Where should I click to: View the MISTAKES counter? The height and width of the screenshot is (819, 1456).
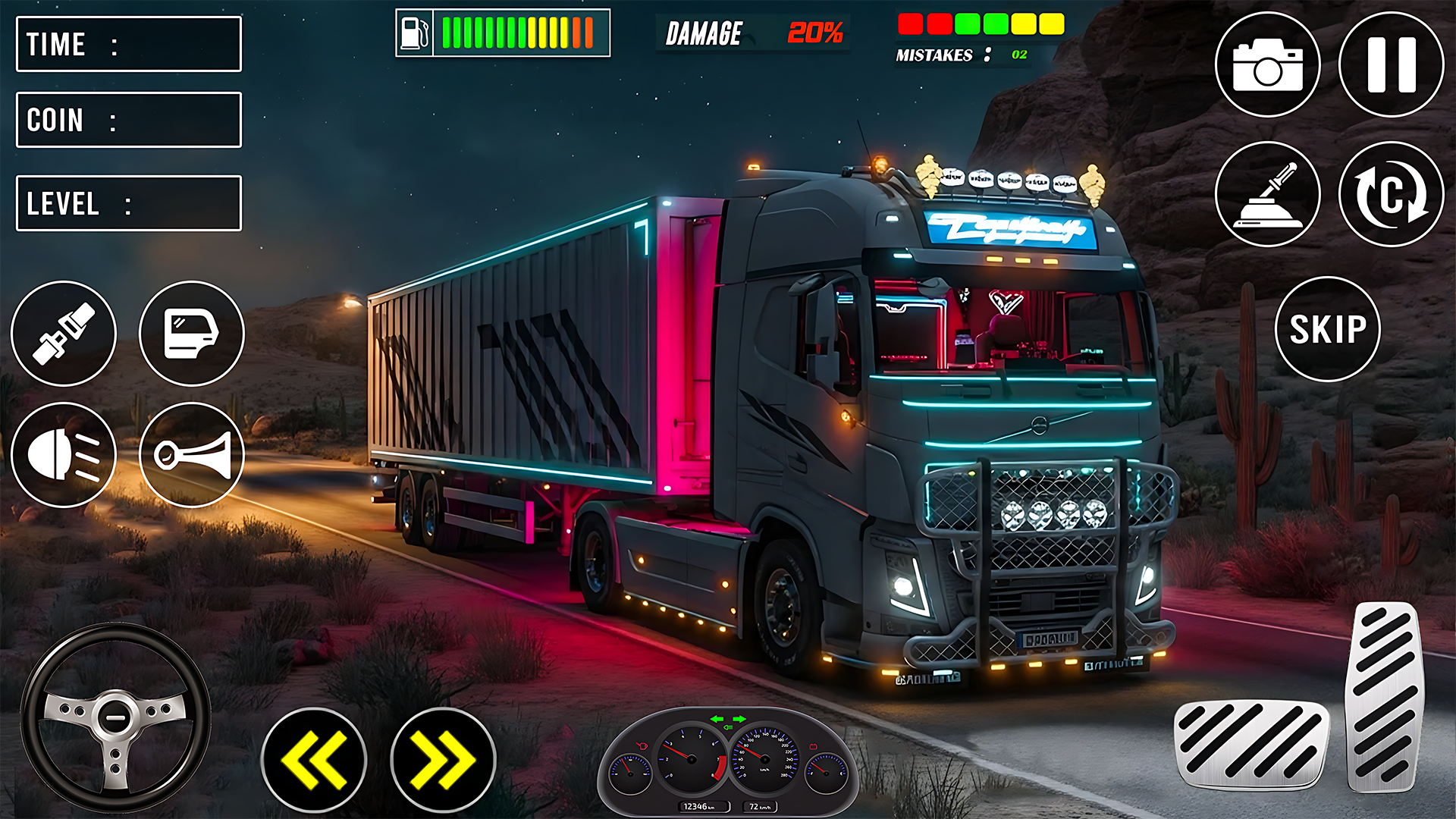(x=959, y=55)
